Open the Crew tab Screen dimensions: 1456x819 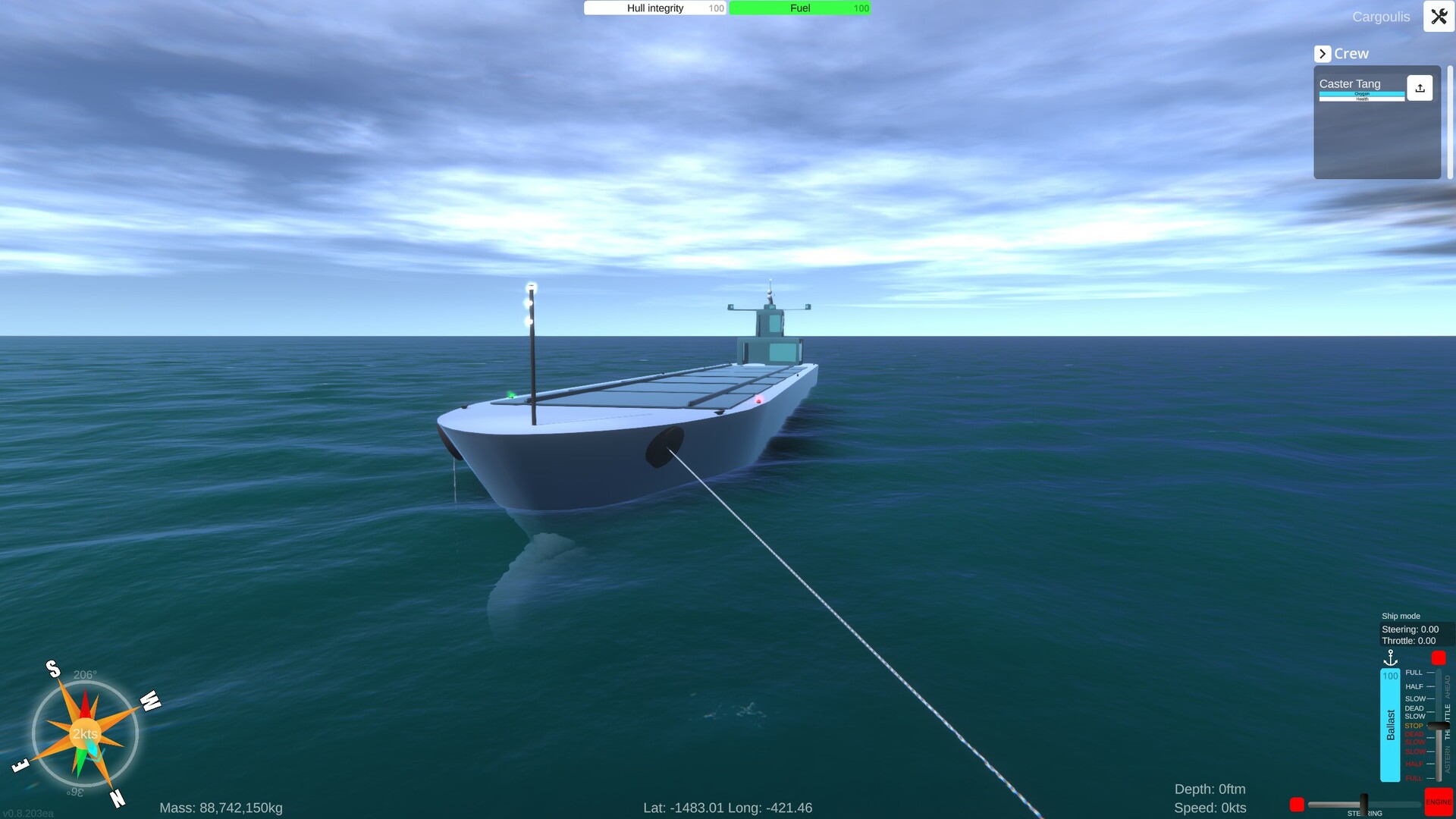(x=1351, y=53)
